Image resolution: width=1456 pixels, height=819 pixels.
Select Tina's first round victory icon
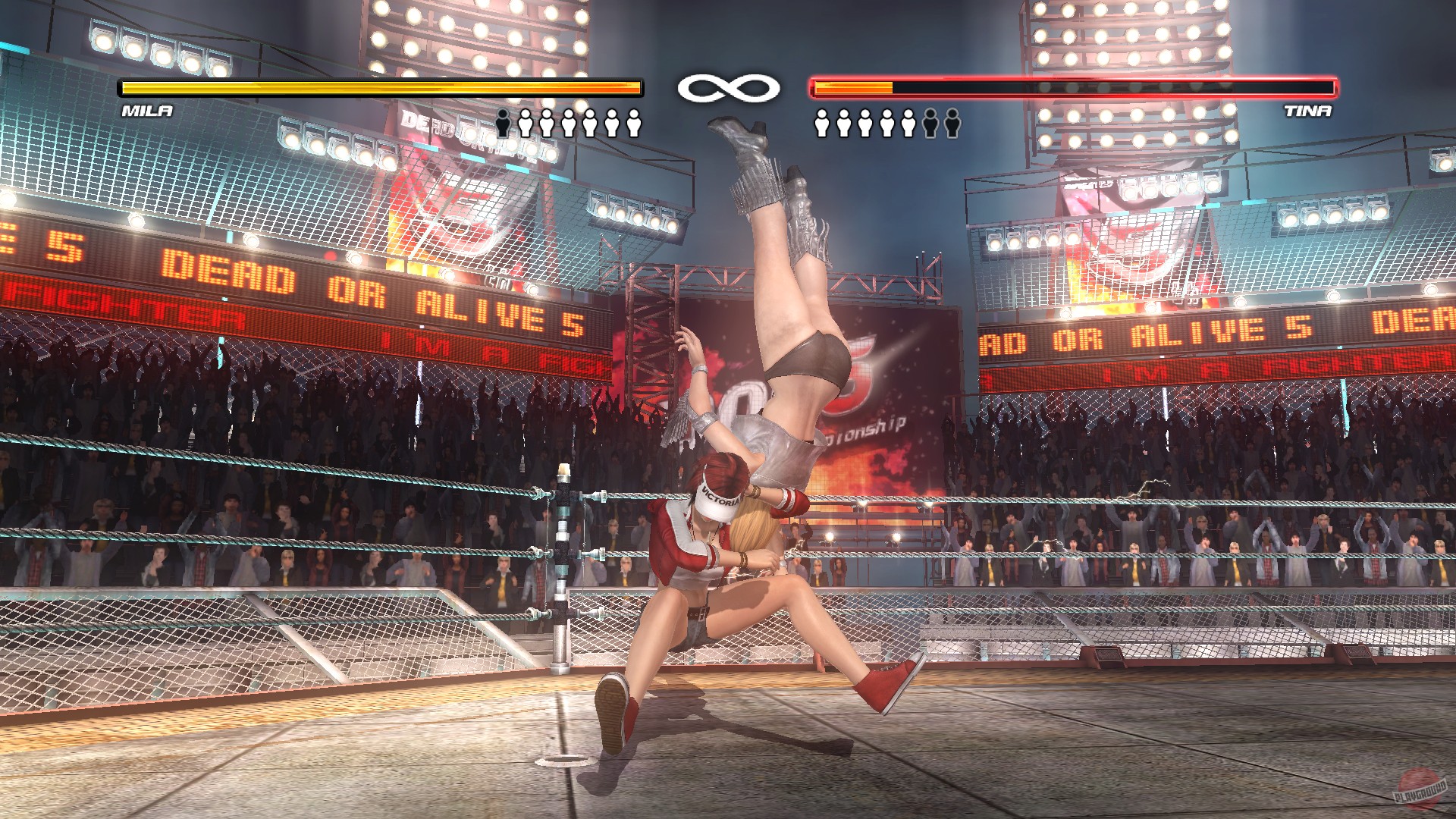tap(822, 123)
